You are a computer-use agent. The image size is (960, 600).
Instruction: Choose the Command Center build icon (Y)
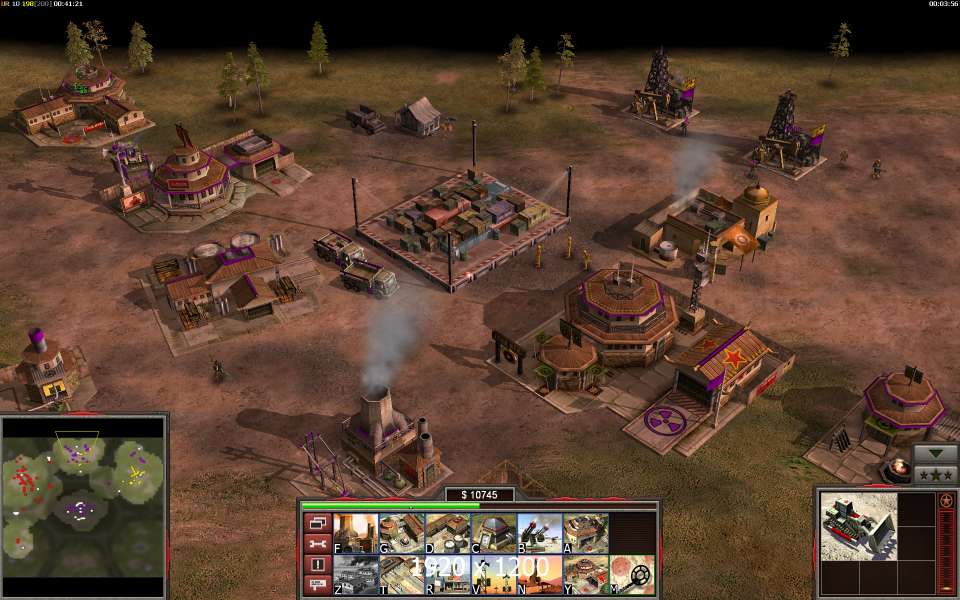[585, 575]
